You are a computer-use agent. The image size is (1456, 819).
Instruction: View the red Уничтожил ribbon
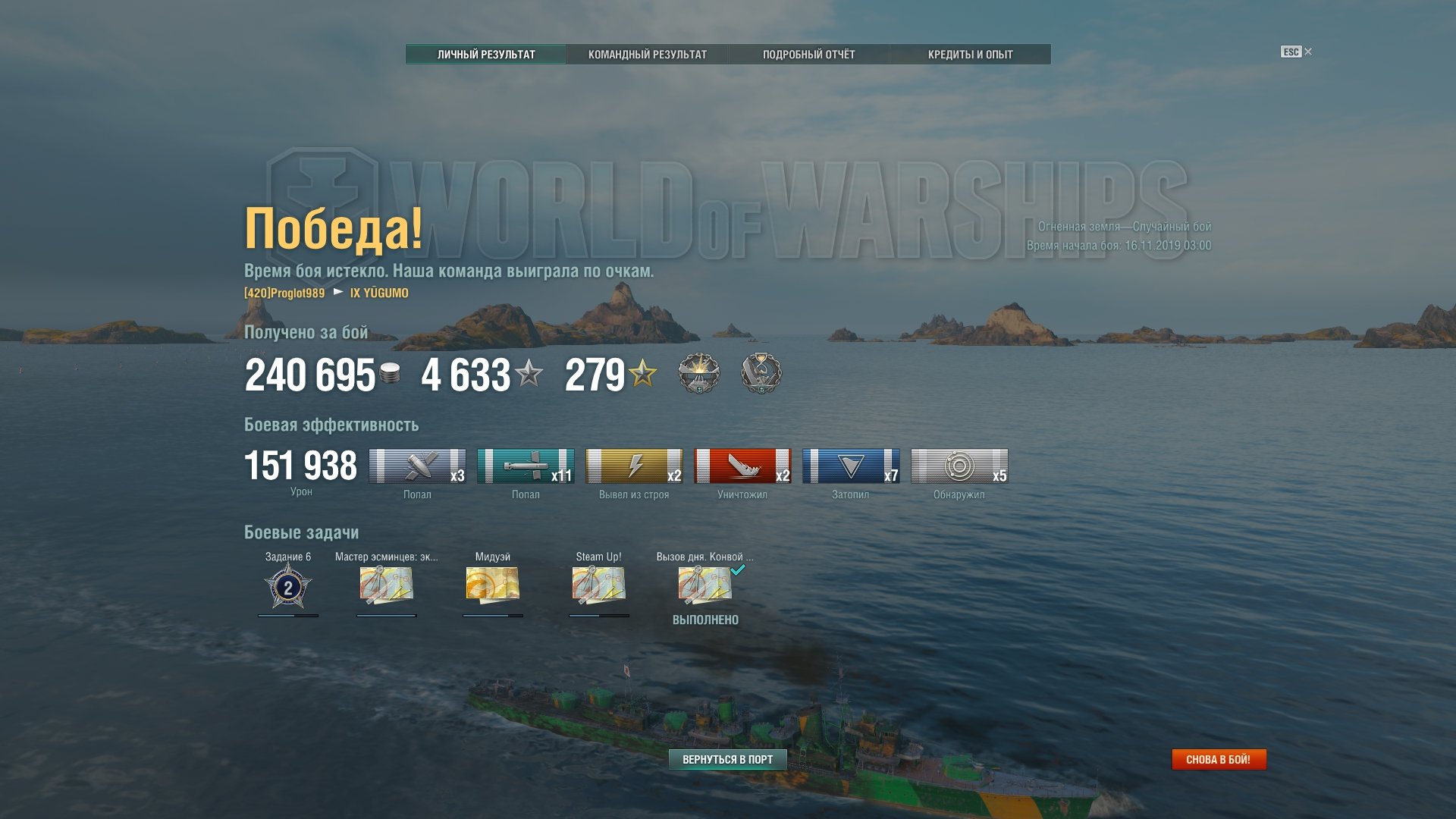[x=742, y=466]
